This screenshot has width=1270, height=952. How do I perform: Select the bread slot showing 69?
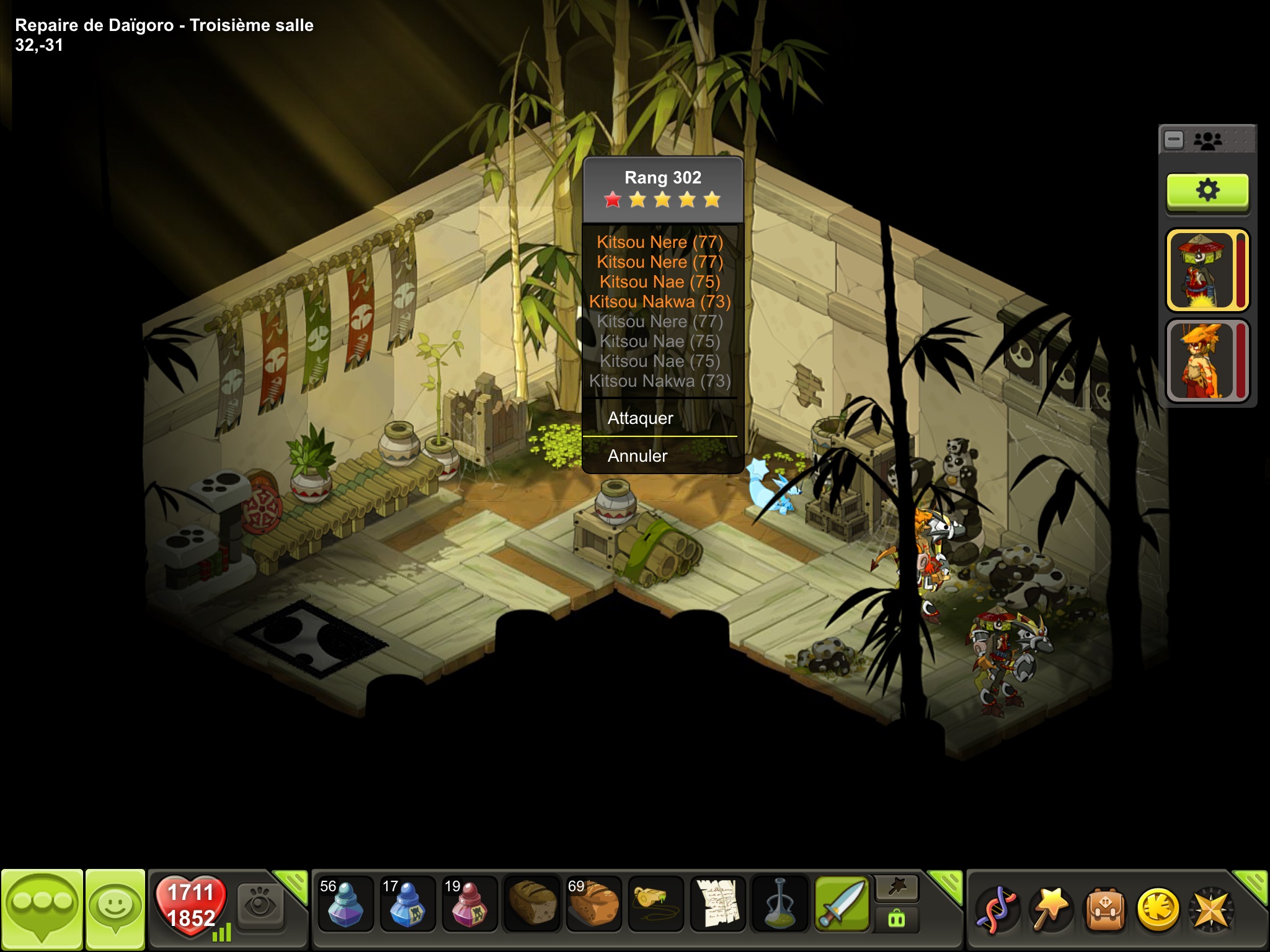click(593, 905)
